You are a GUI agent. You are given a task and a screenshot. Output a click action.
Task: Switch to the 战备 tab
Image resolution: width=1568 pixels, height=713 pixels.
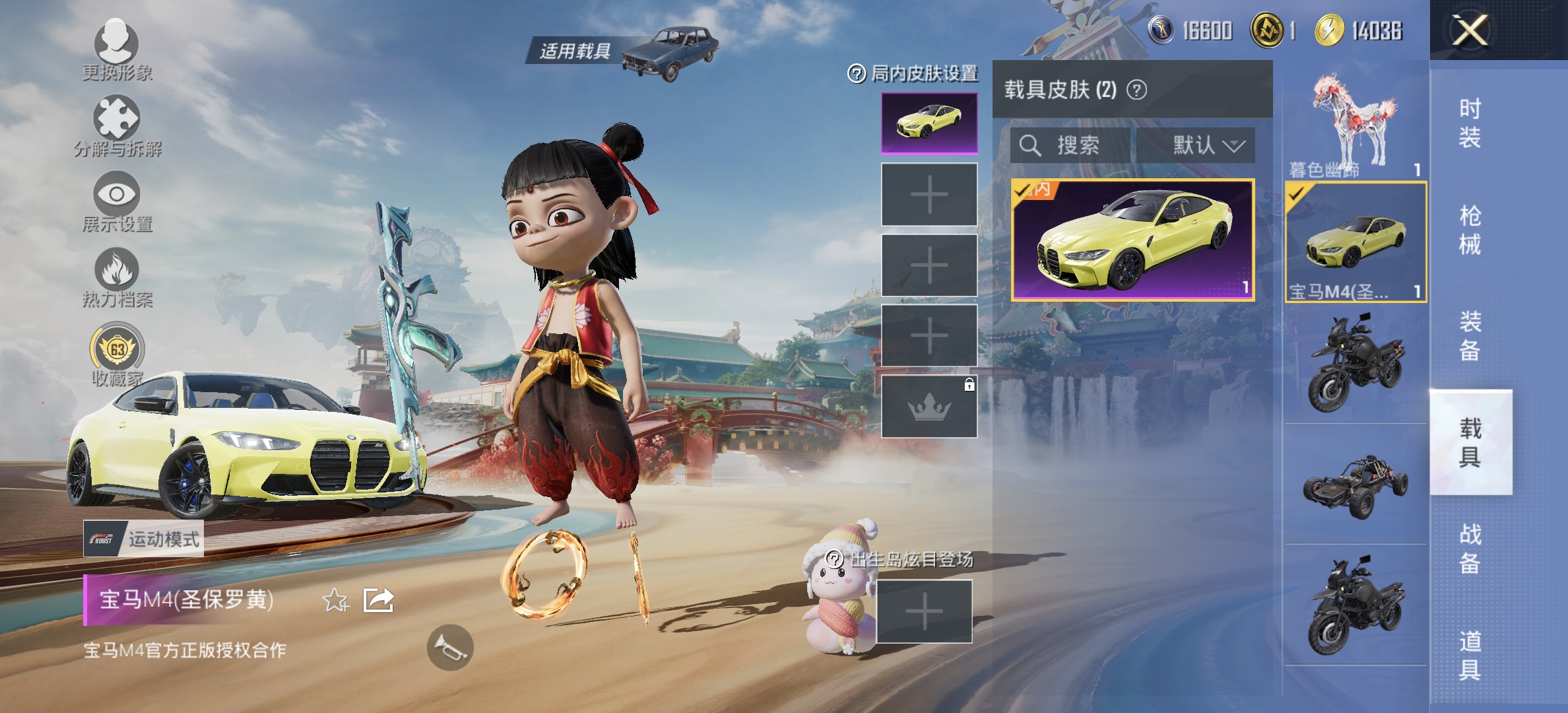click(x=1470, y=548)
